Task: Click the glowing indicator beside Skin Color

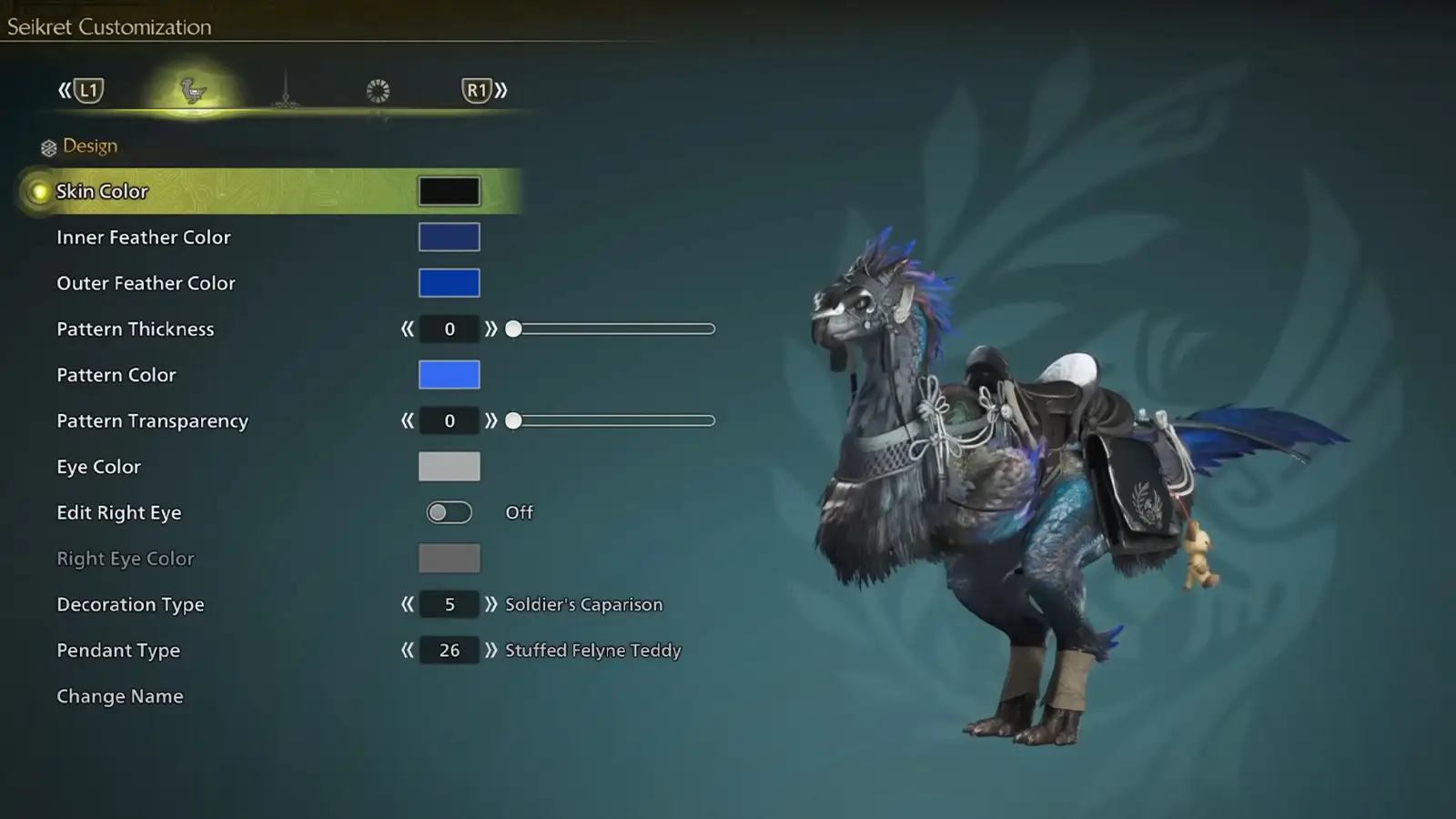Action: pyautogui.click(x=38, y=191)
